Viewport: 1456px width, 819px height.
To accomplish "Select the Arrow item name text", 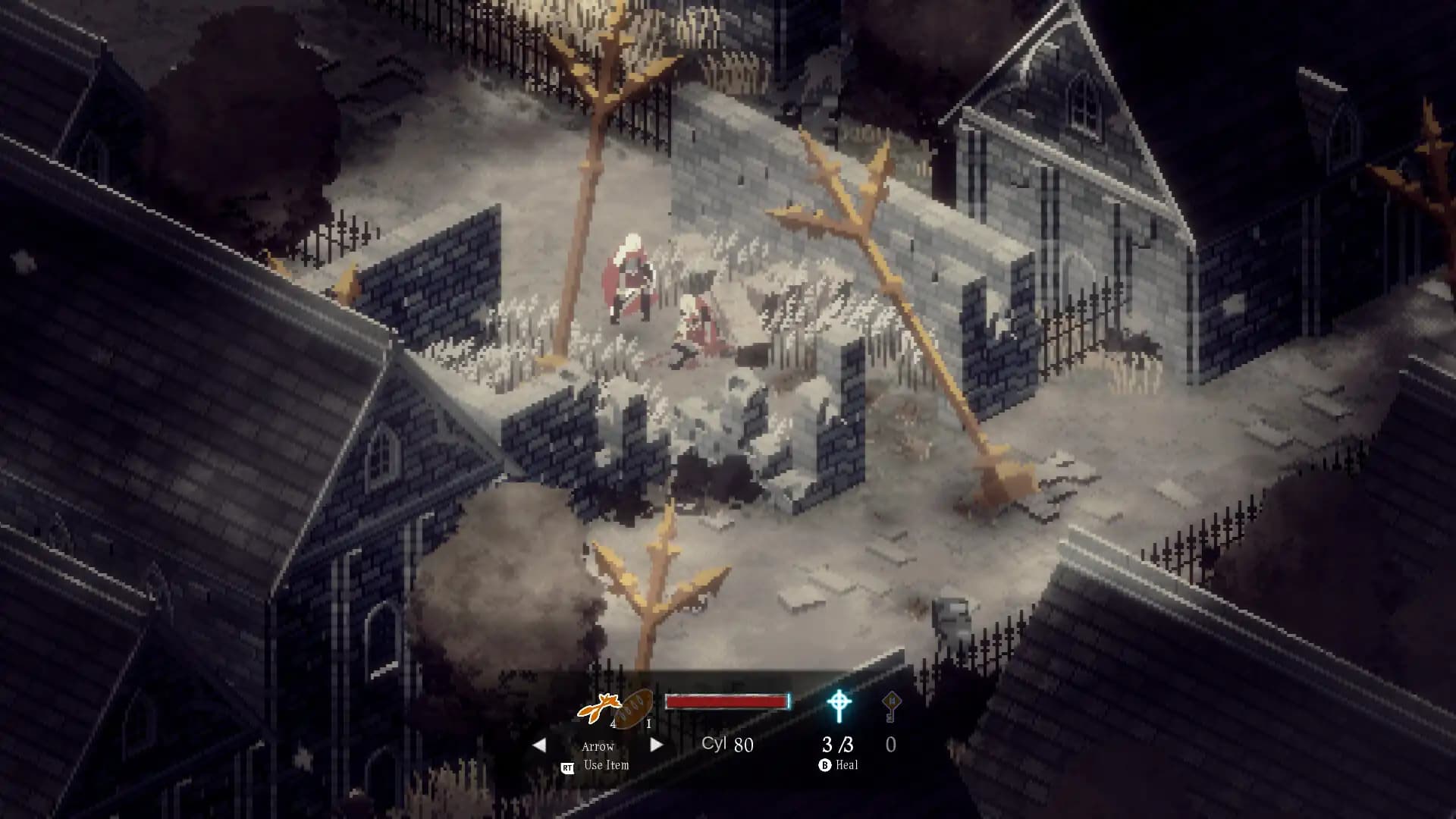I will 598,747.
